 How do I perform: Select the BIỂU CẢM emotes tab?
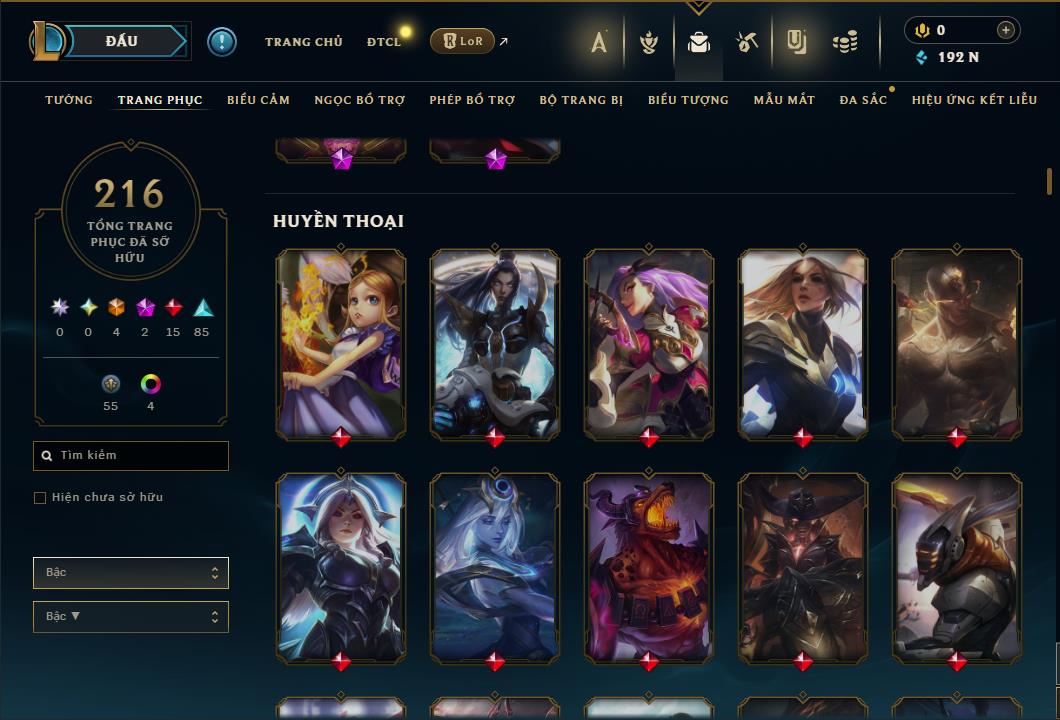click(x=258, y=100)
